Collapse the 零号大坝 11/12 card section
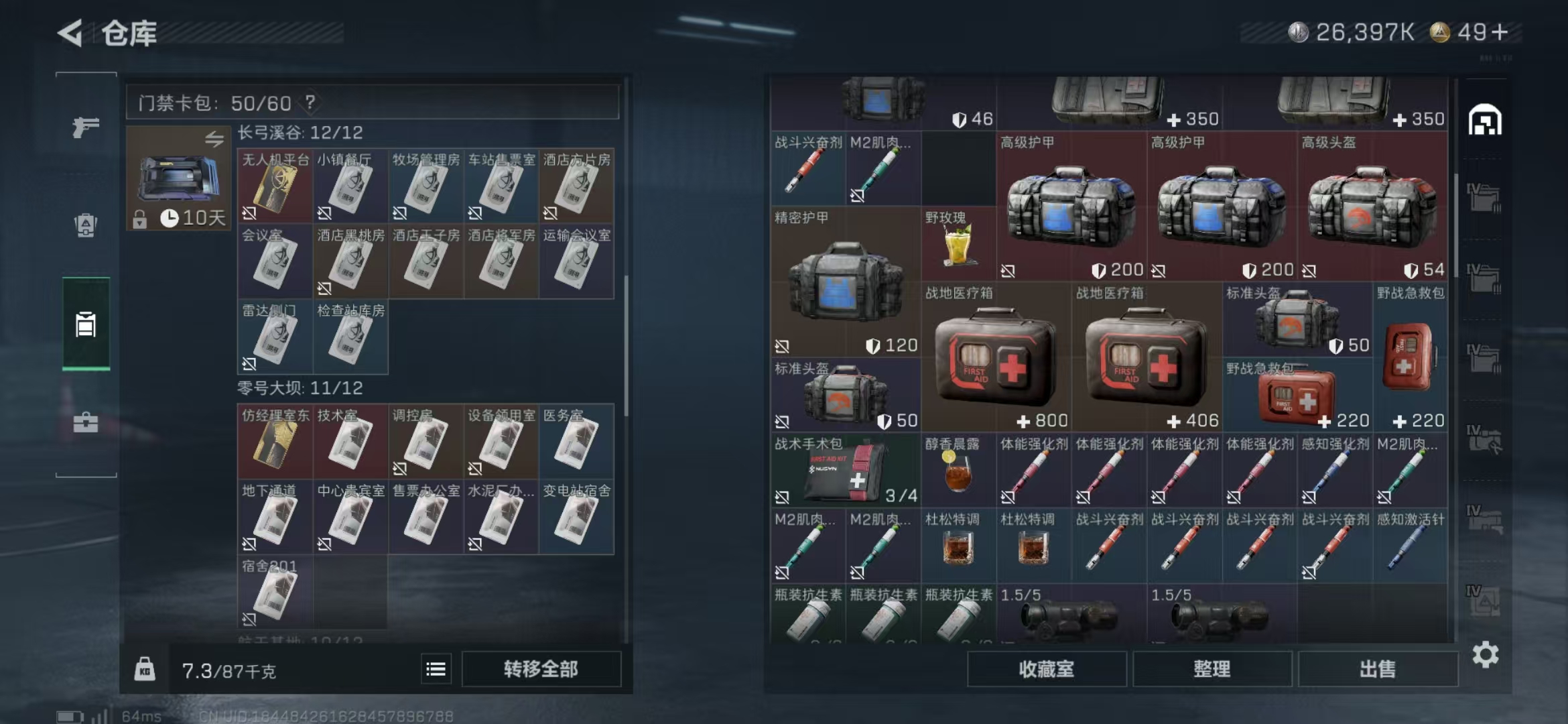Screen dimensions: 1568x724 coord(301,388)
